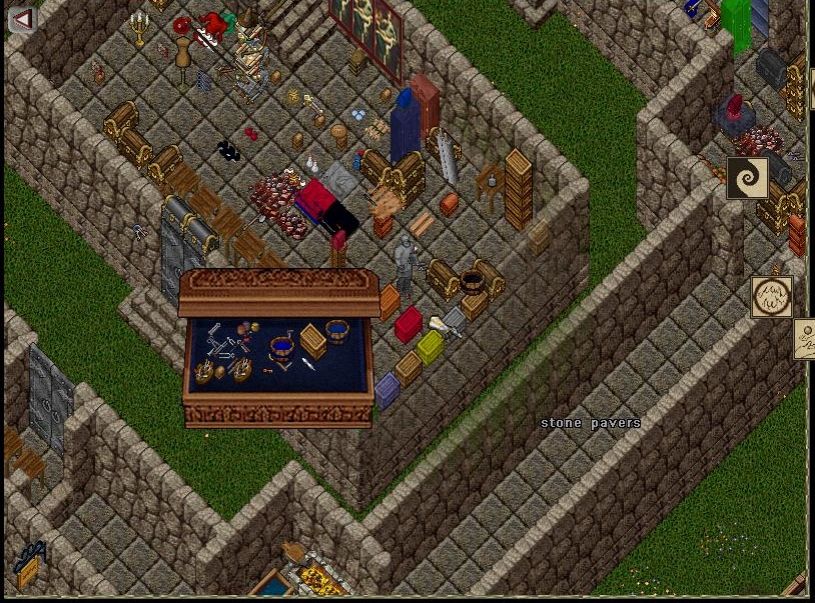This screenshot has width=815, height=603.
Task: Activate the spiral spell icon
Action: click(x=747, y=178)
